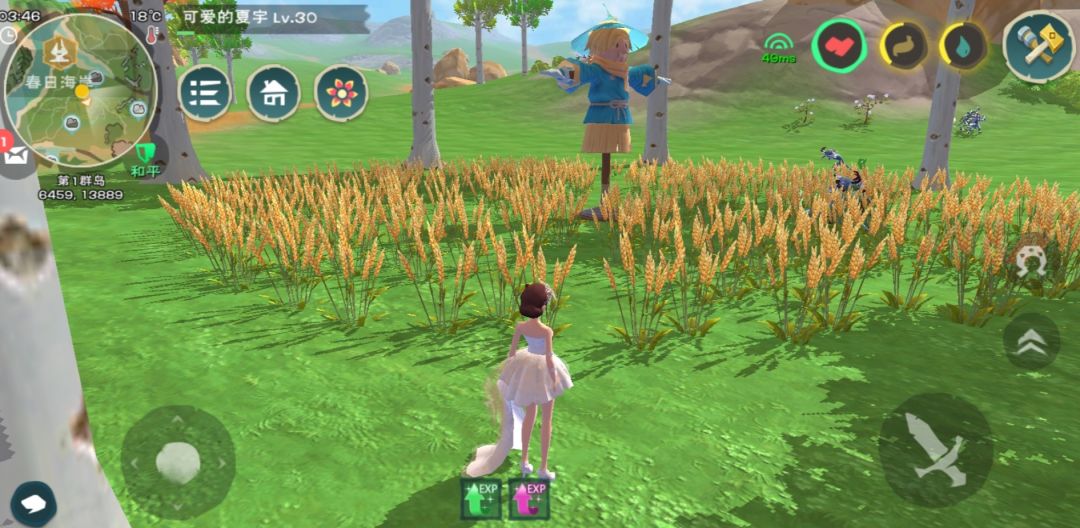Open the chat bubble button
The width and height of the screenshot is (1080, 528).
[x=33, y=501]
